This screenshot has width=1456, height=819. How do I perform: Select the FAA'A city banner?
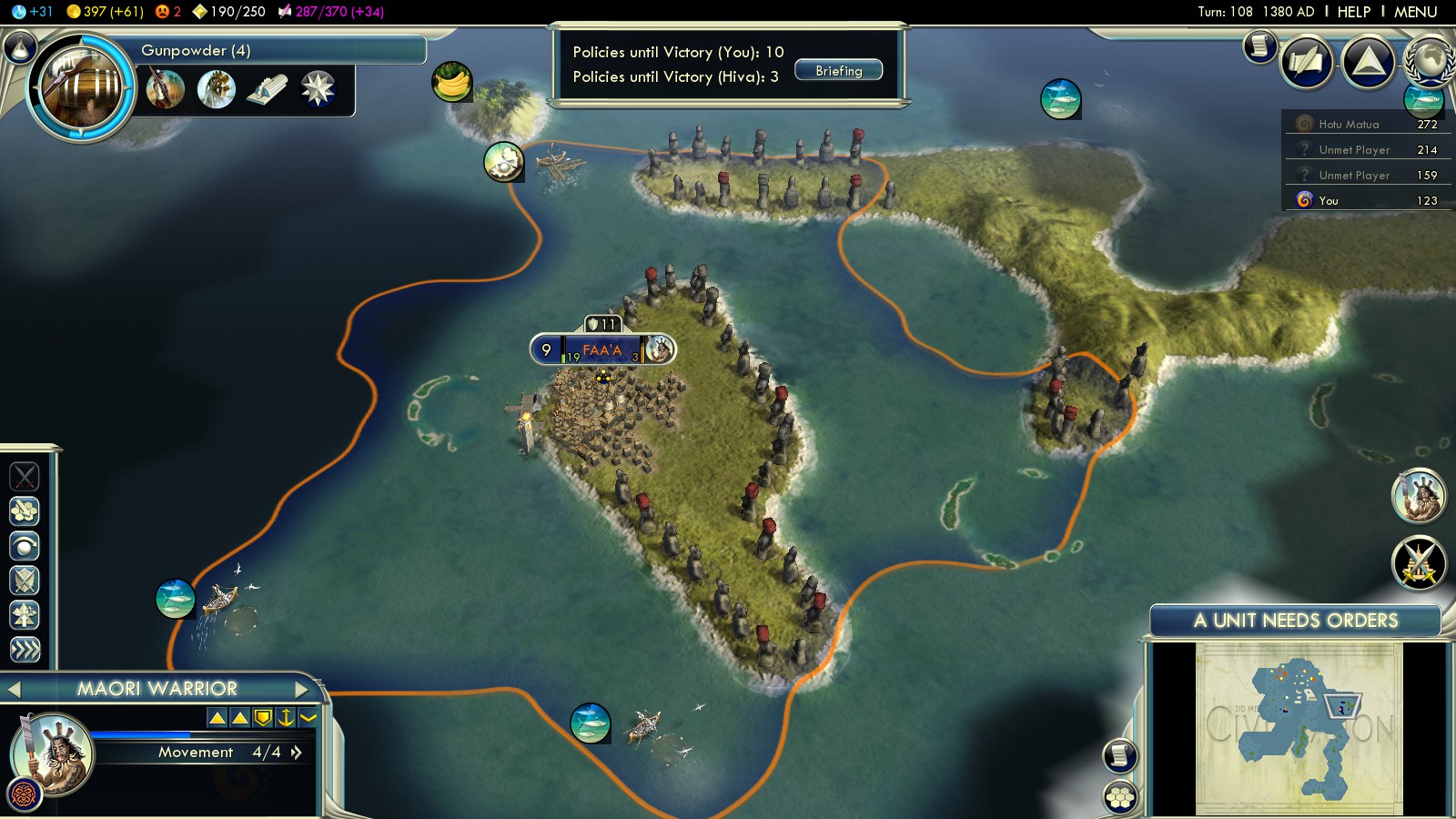602,349
